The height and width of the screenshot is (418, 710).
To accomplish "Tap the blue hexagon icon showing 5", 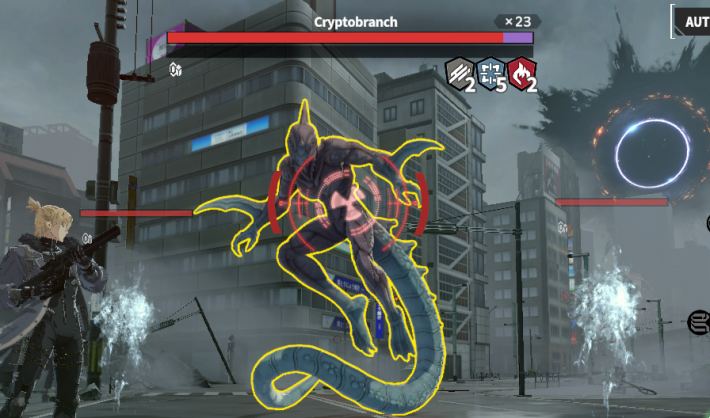I will pos(490,72).
